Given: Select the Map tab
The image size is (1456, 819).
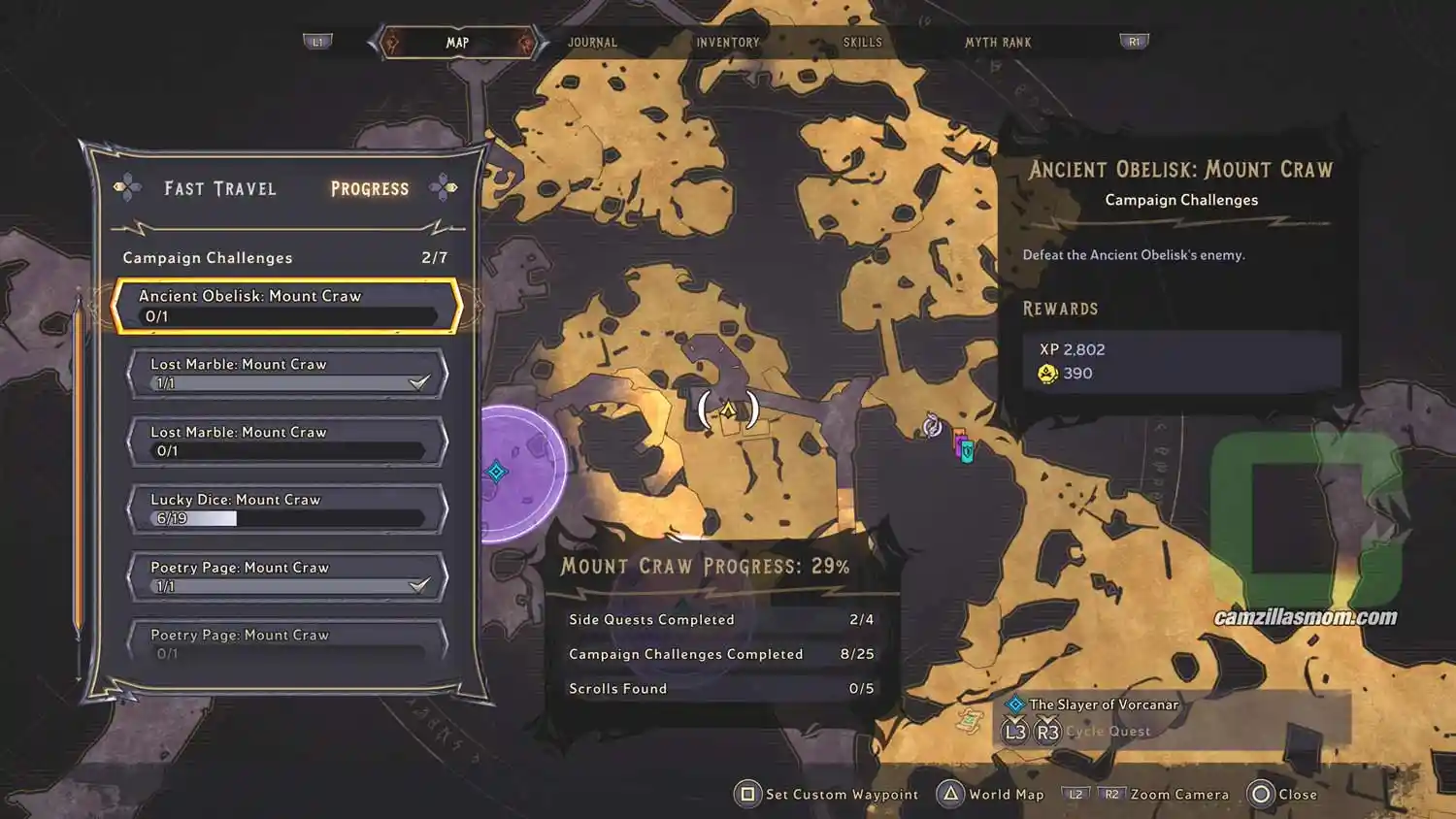Looking at the screenshot, I should (457, 43).
